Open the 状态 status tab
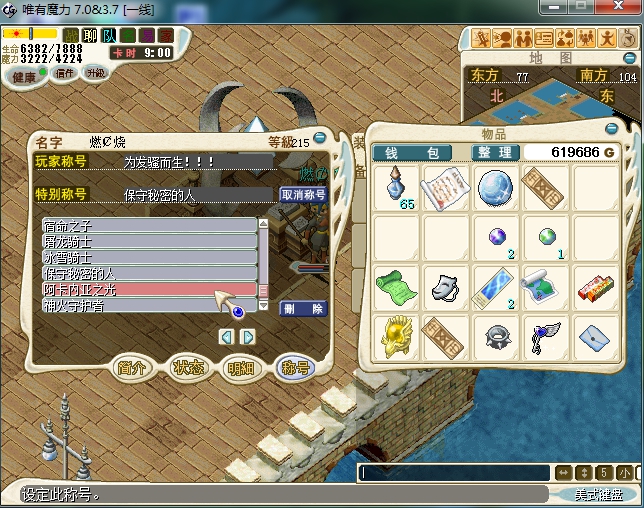Image resolution: width=644 pixels, height=508 pixels. (x=188, y=368)
